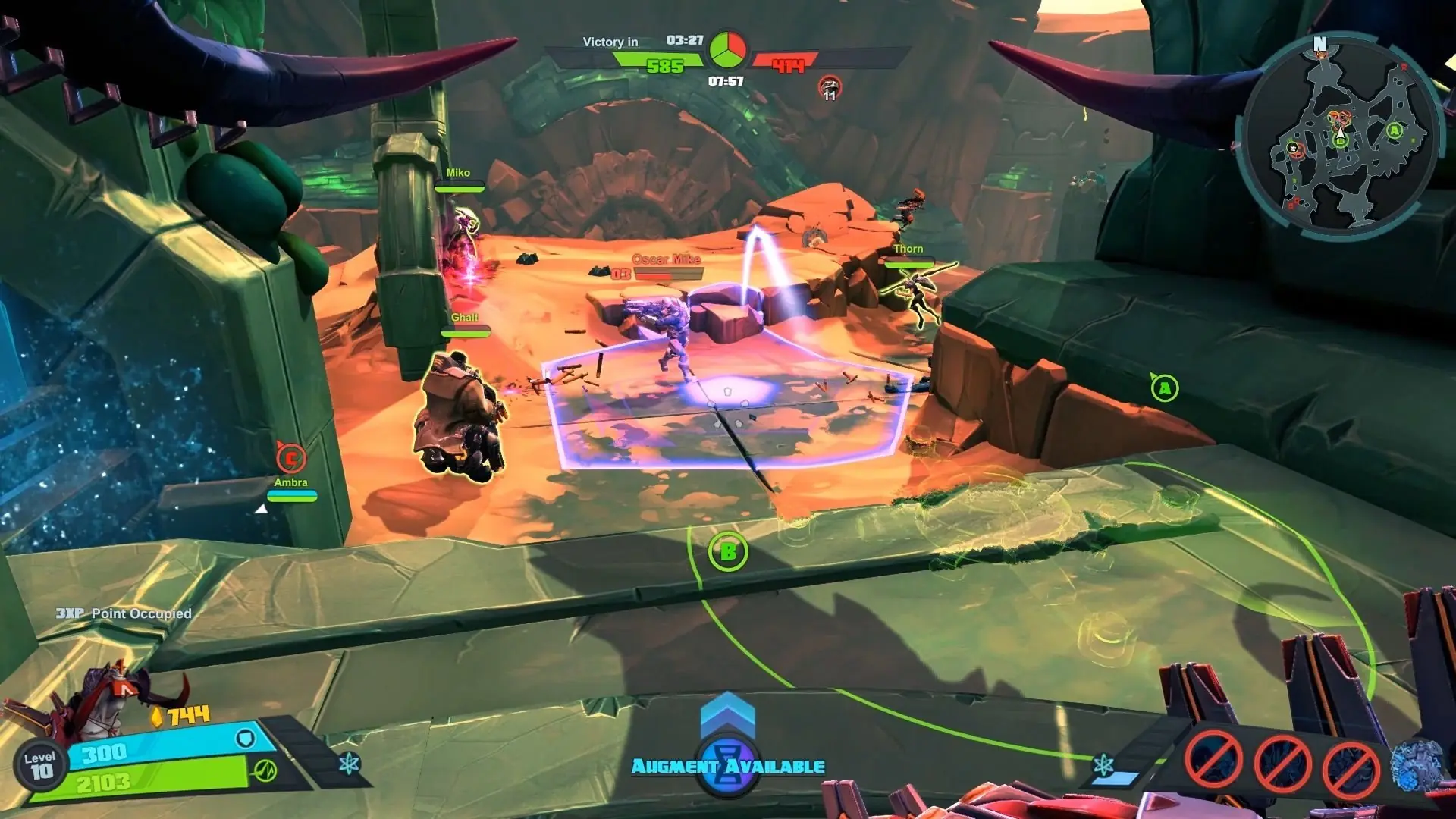Image resolution: width=1456 pixels, height=819 pixels.
Task: Click the yellow shard currency icon
Action: click(x=157, y=717)
